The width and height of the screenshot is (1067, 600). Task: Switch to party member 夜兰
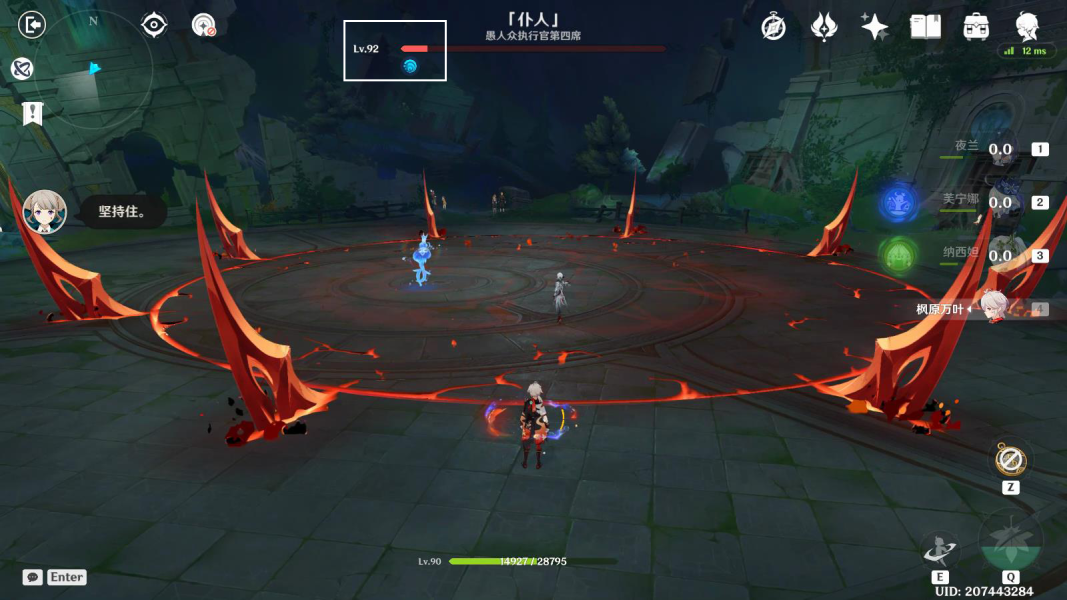1000,150
